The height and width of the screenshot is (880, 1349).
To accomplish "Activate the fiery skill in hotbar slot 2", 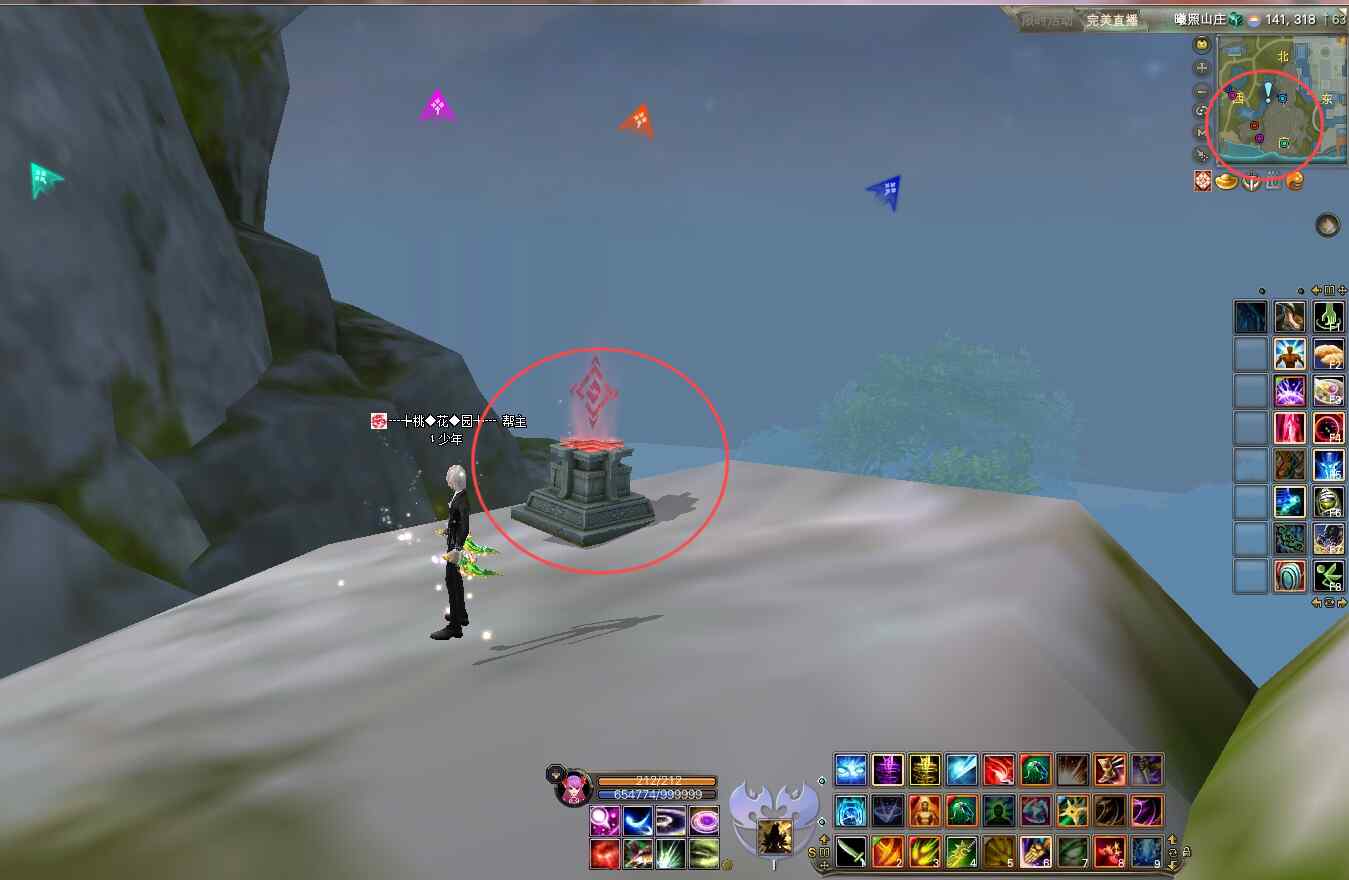I will click(888, 852).
